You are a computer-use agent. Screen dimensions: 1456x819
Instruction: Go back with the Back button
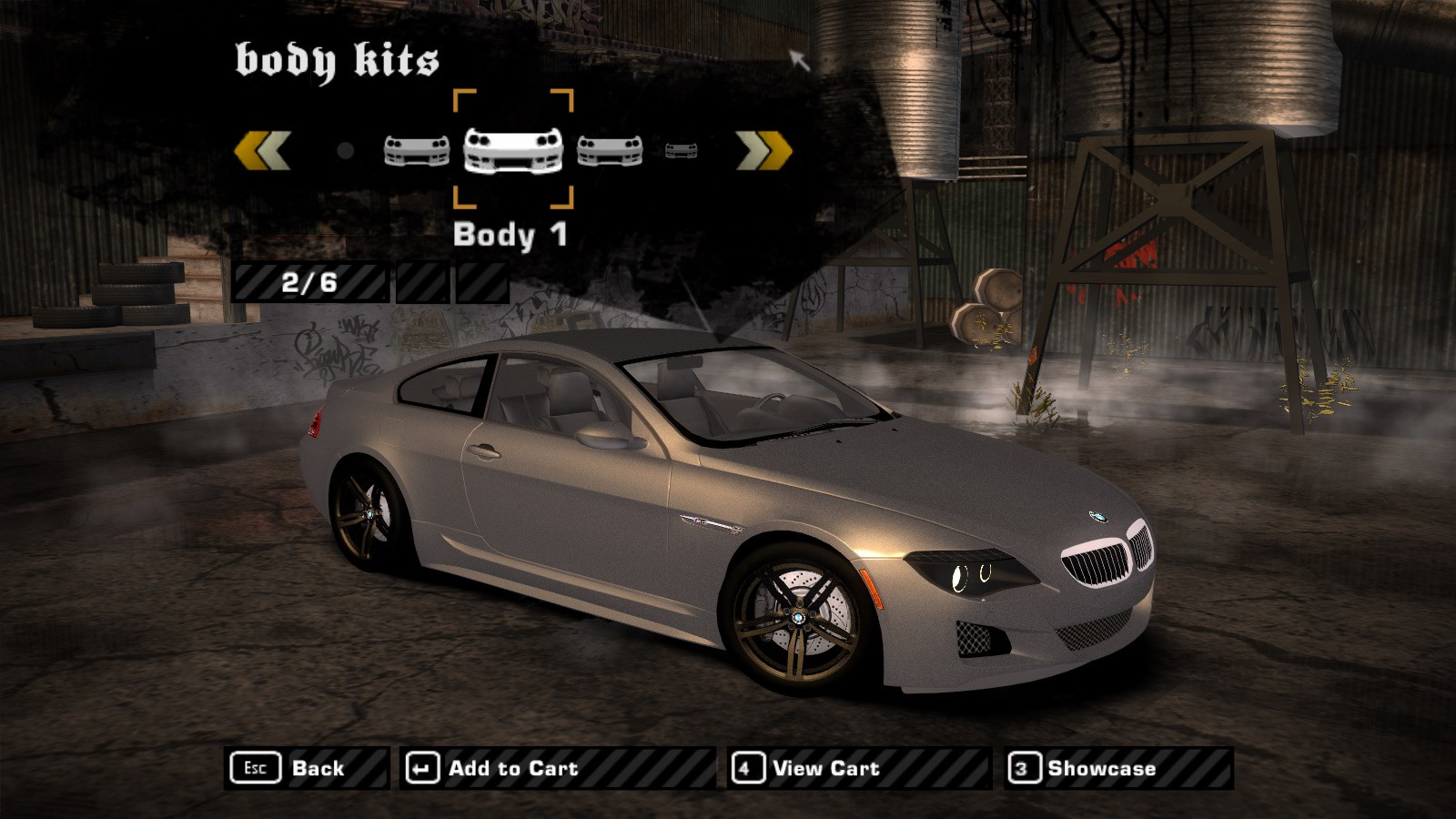pyautogui.click(x=307, y=768)
